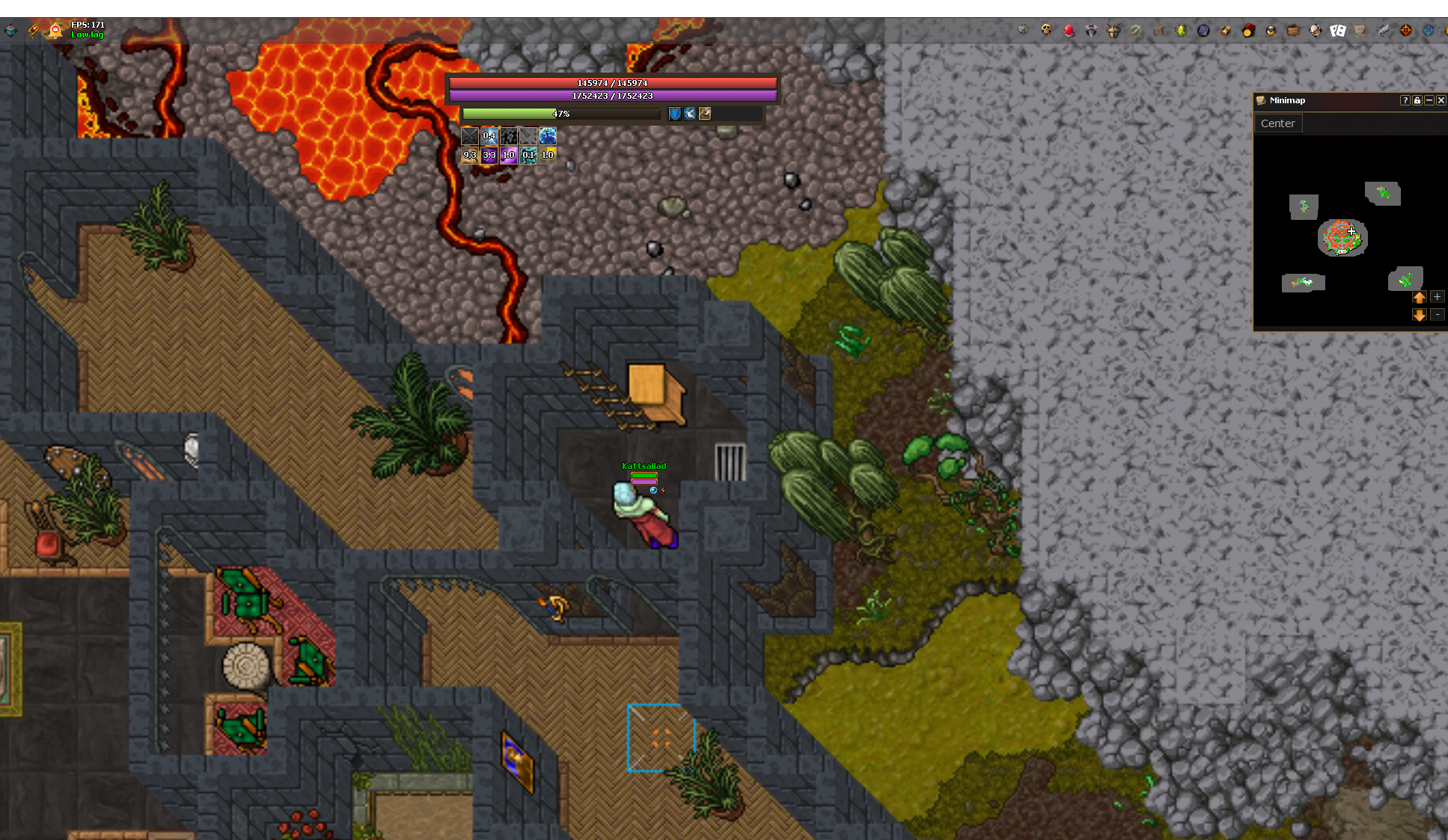The width and height of the screenshot is (1448, 840).
Task: Open the red gem icon in the toolbar
Action: click(x=1069, y=30)
